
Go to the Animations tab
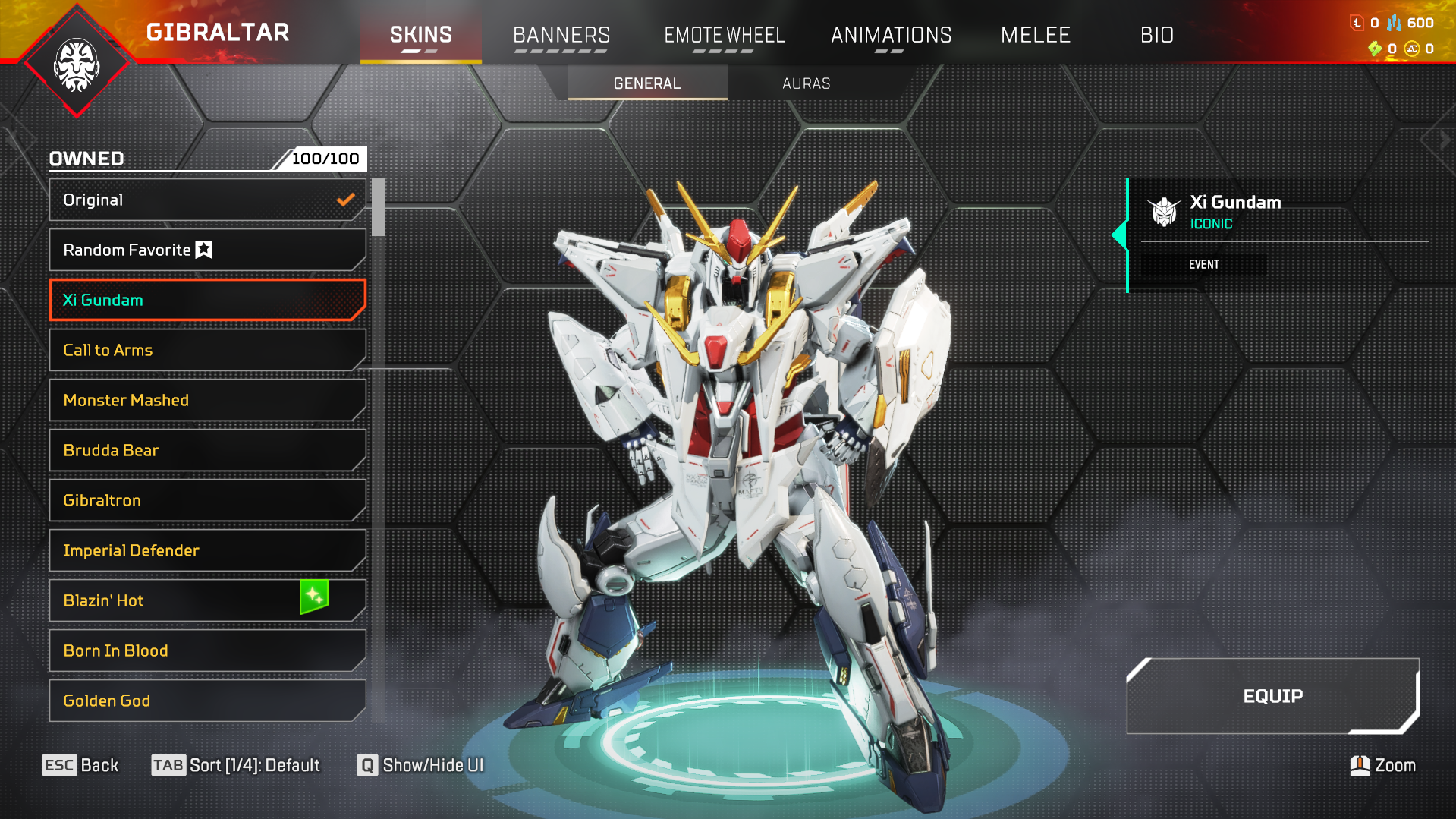click(891, 35)
